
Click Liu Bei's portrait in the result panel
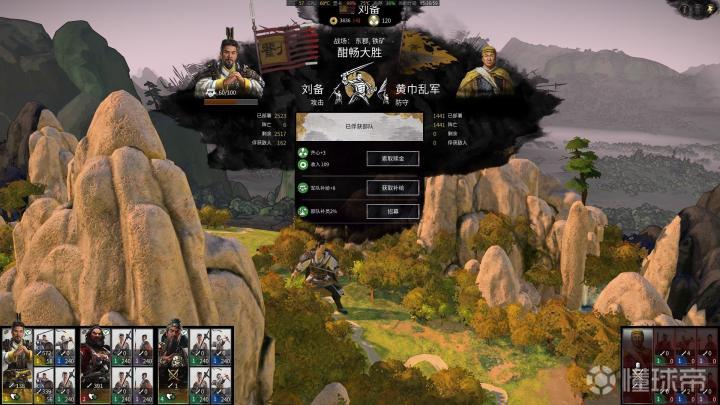click(x=228, y=67)
